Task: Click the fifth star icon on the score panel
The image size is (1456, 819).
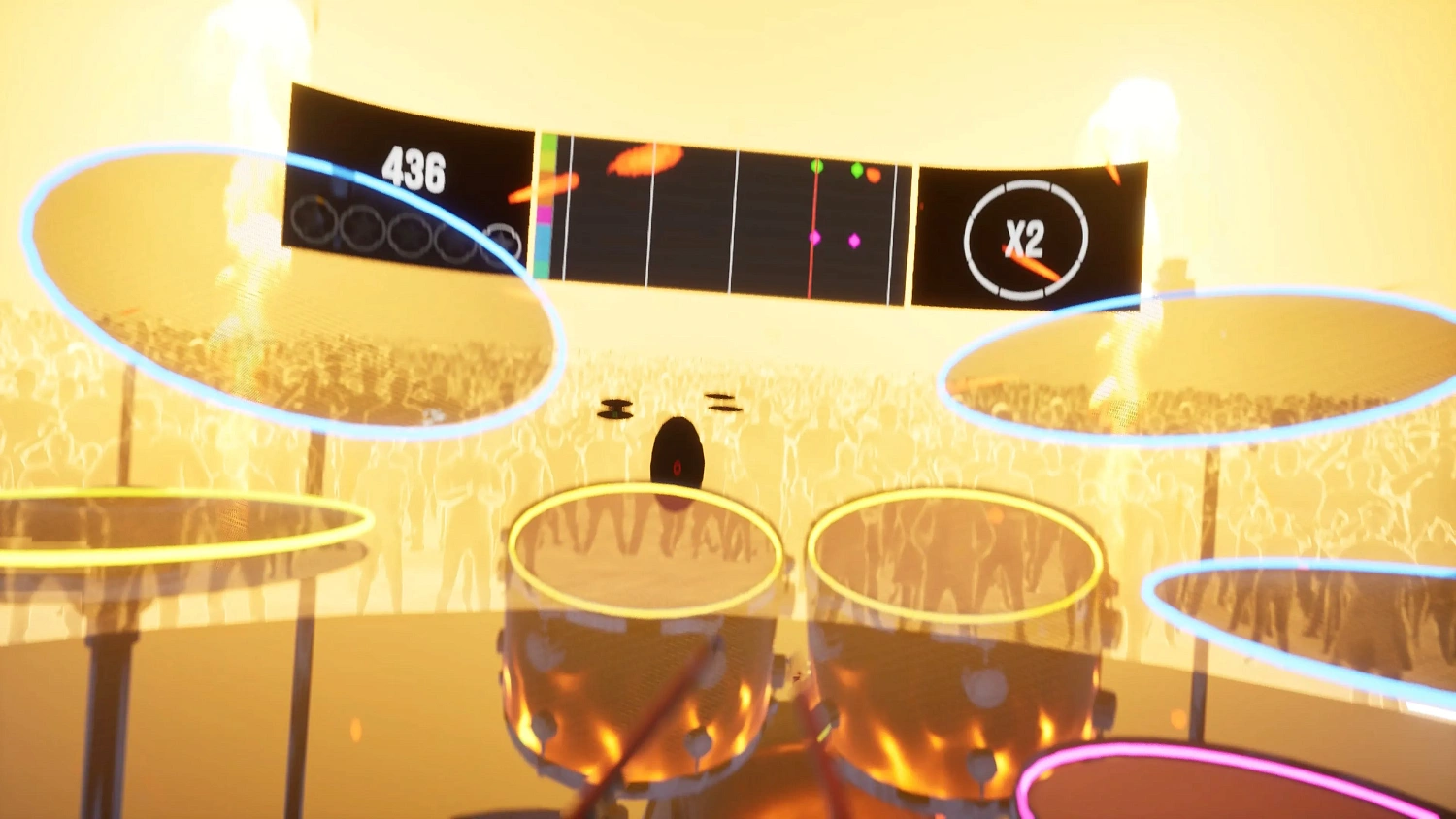Action: click(502, 242)
